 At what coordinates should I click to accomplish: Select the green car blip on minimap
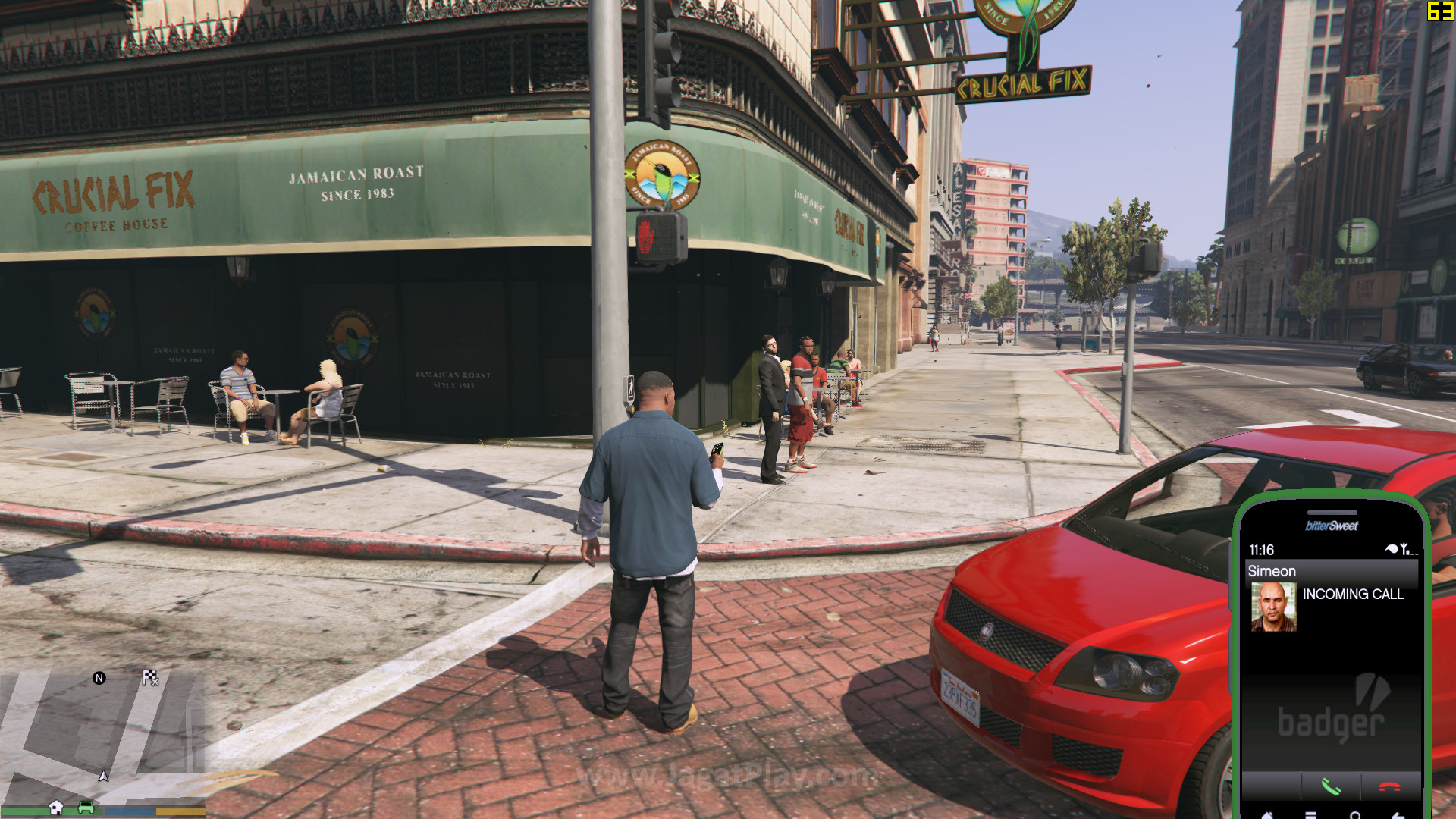(x=86, y=807)
